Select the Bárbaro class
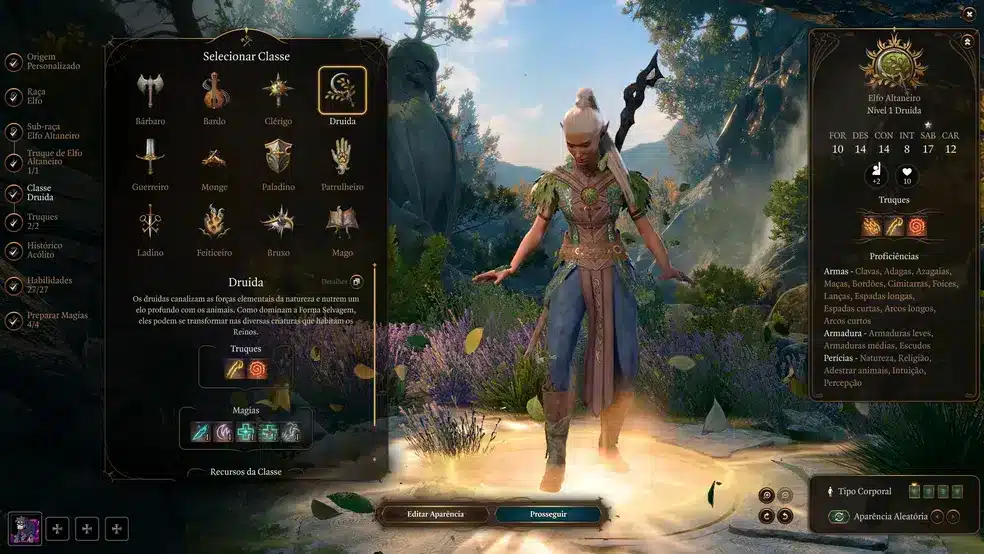The image size is (984, 554). coord(150,91)
